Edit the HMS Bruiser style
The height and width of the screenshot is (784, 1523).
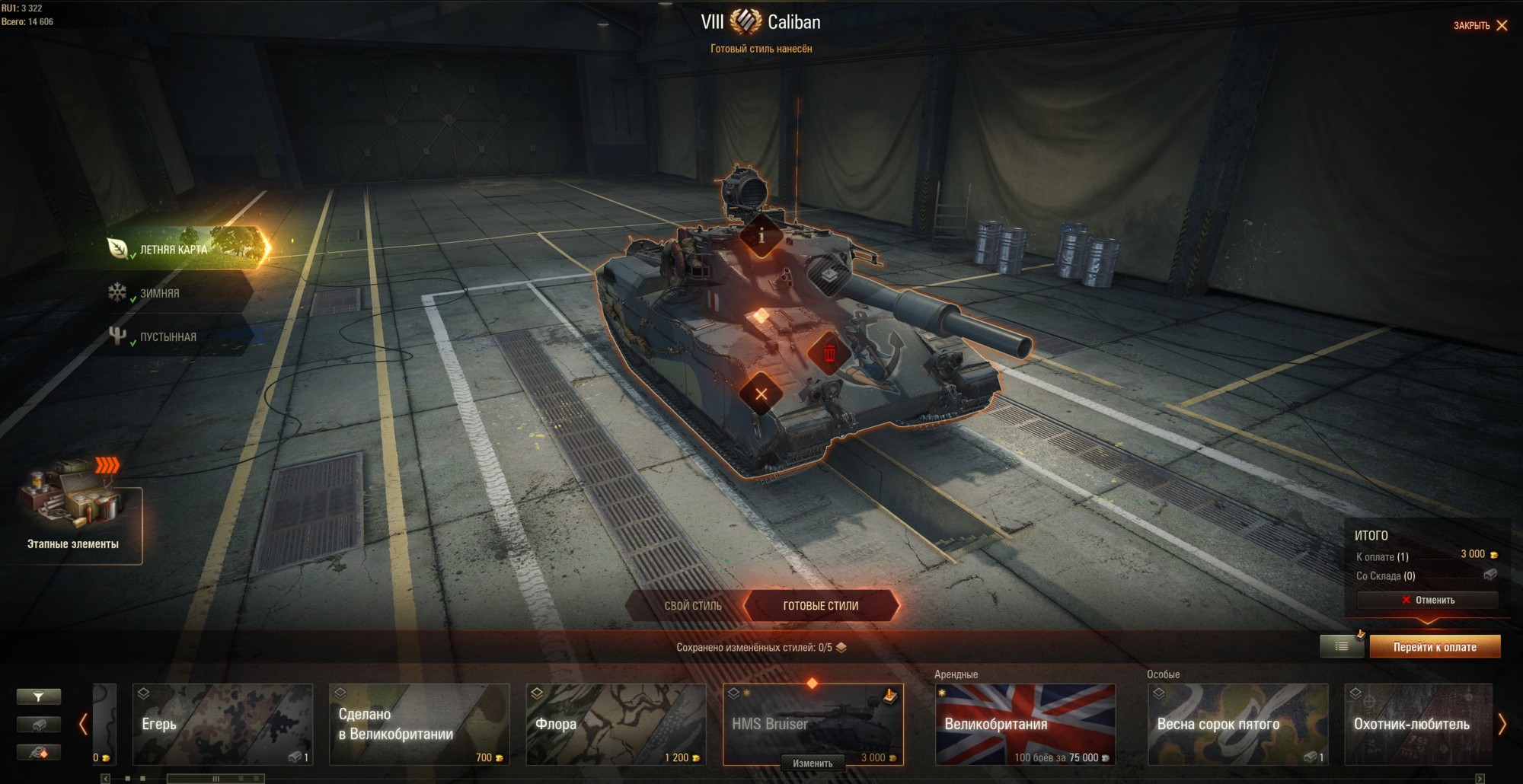(813, 763)
